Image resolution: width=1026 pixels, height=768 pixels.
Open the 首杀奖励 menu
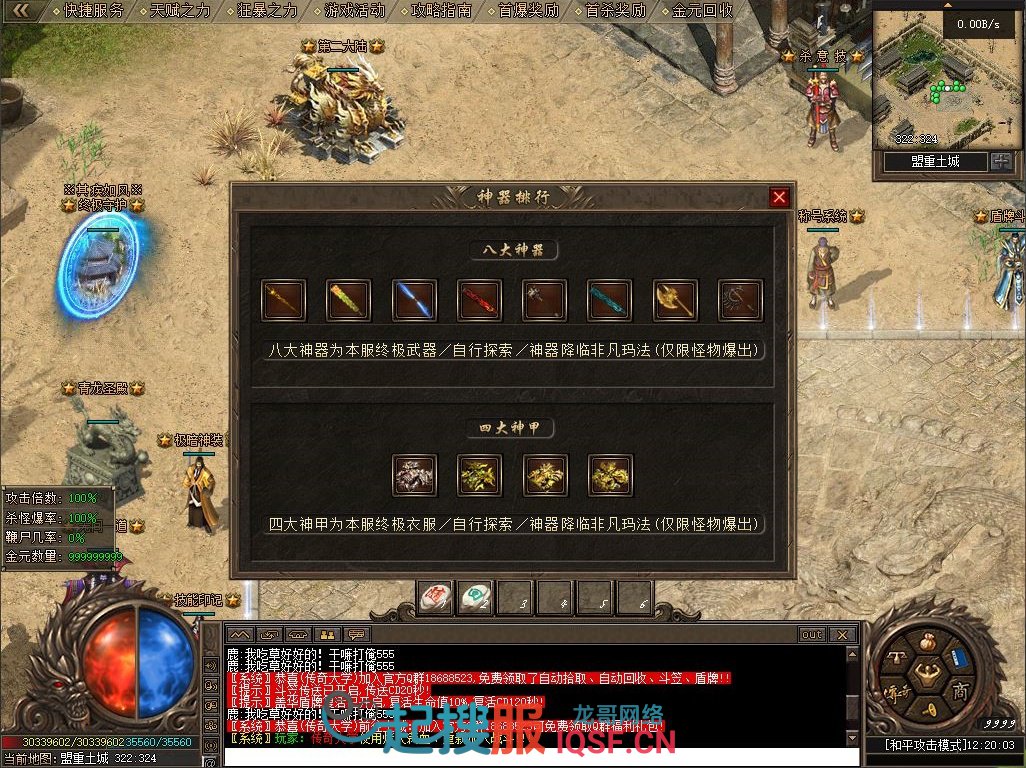[616, 11]
